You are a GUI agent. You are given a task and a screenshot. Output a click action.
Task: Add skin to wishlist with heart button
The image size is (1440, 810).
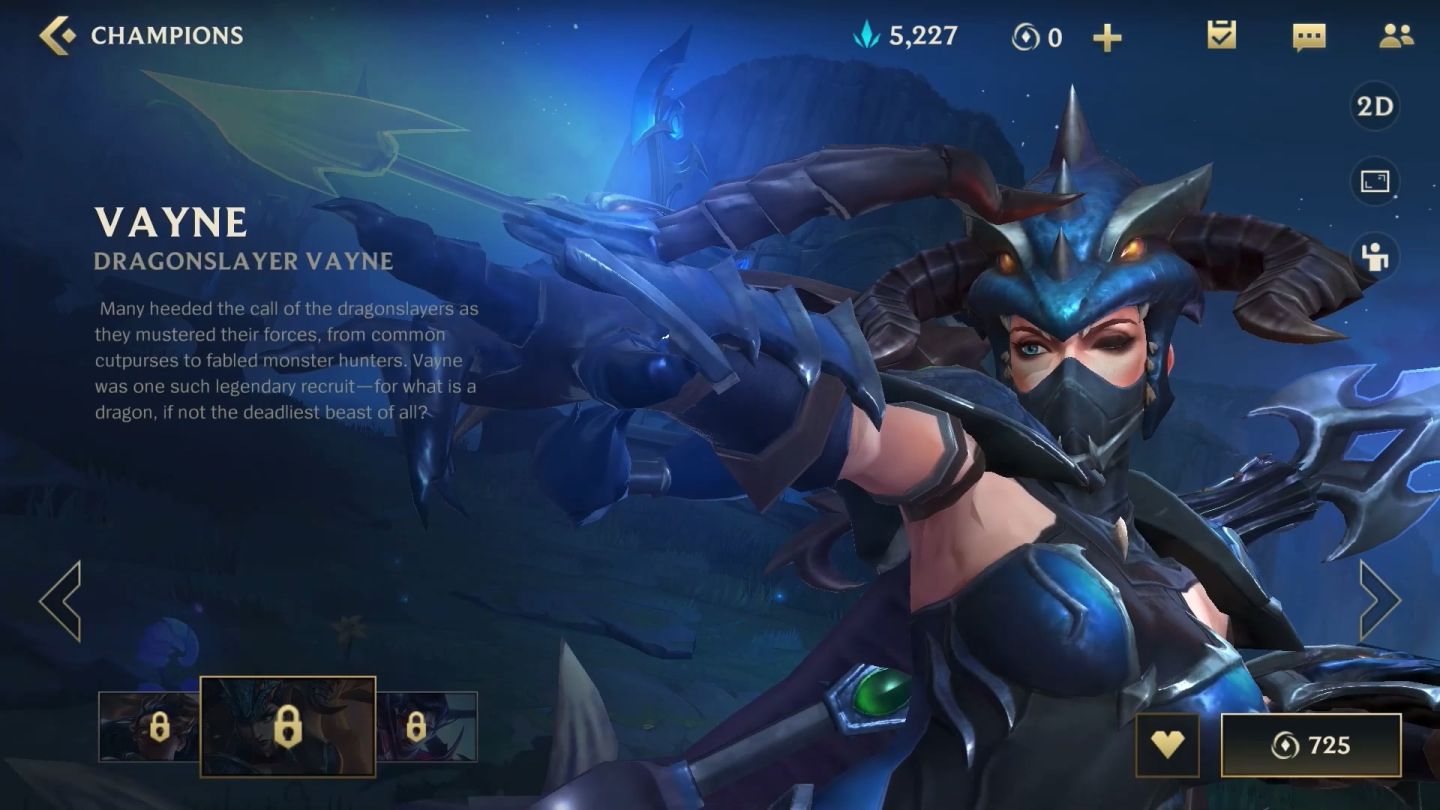(x=1167, y=745)
